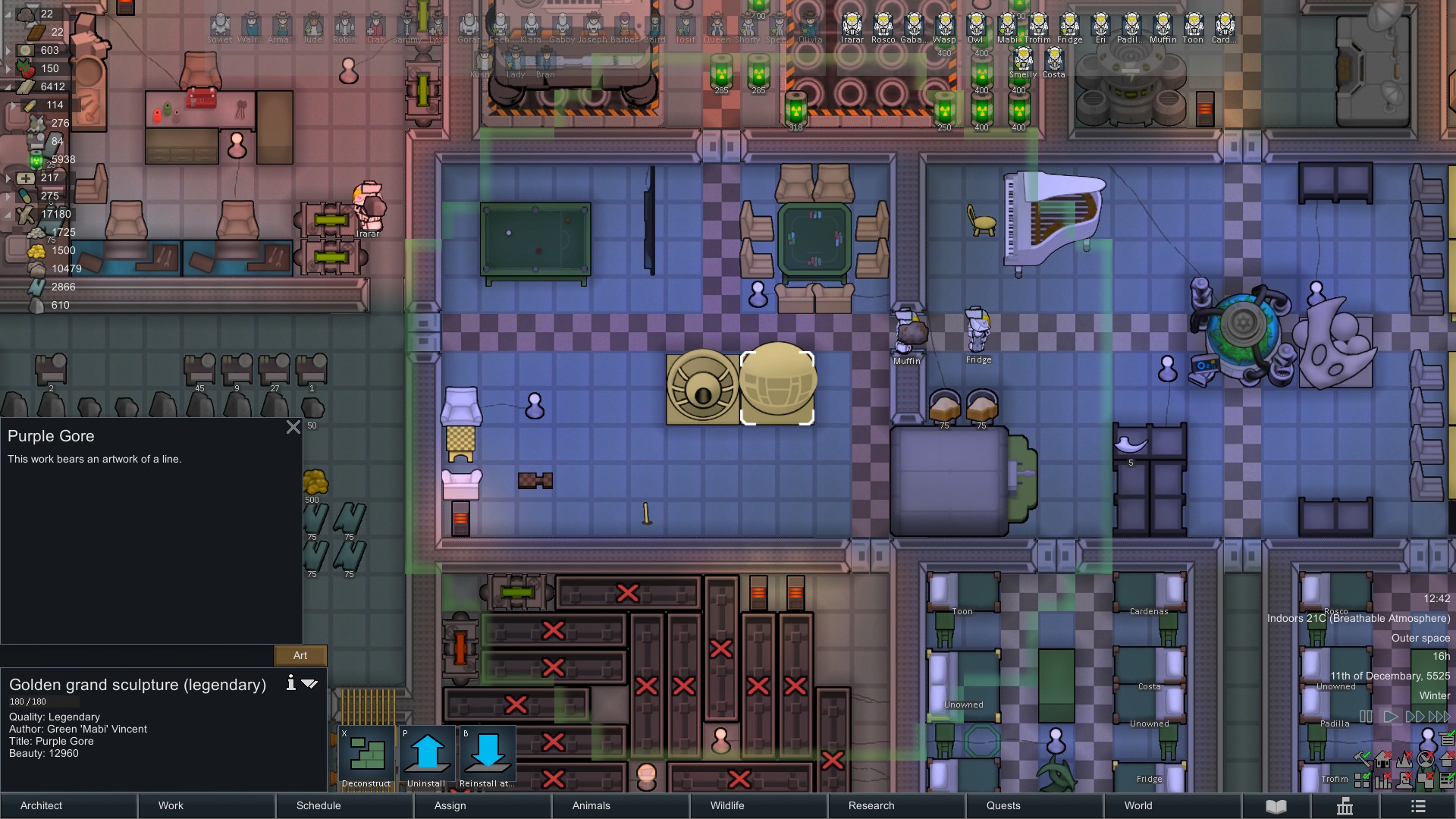Viewport: 1456px width, 819px height.
Task: Toggle the home area overlay off
Action: coord(1382,759)
